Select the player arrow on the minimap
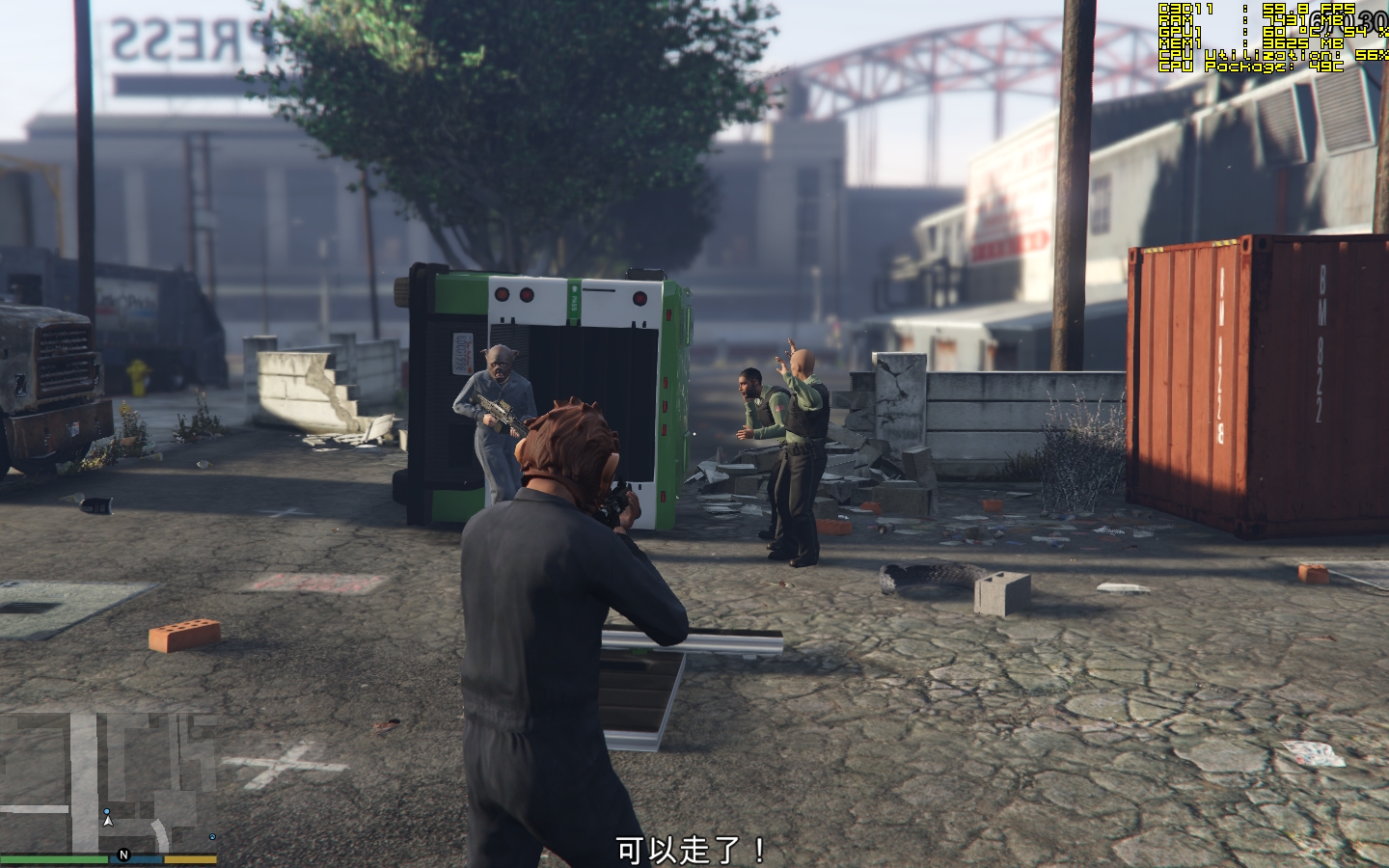Screen dimensions: 1389x868 point(108,822)
